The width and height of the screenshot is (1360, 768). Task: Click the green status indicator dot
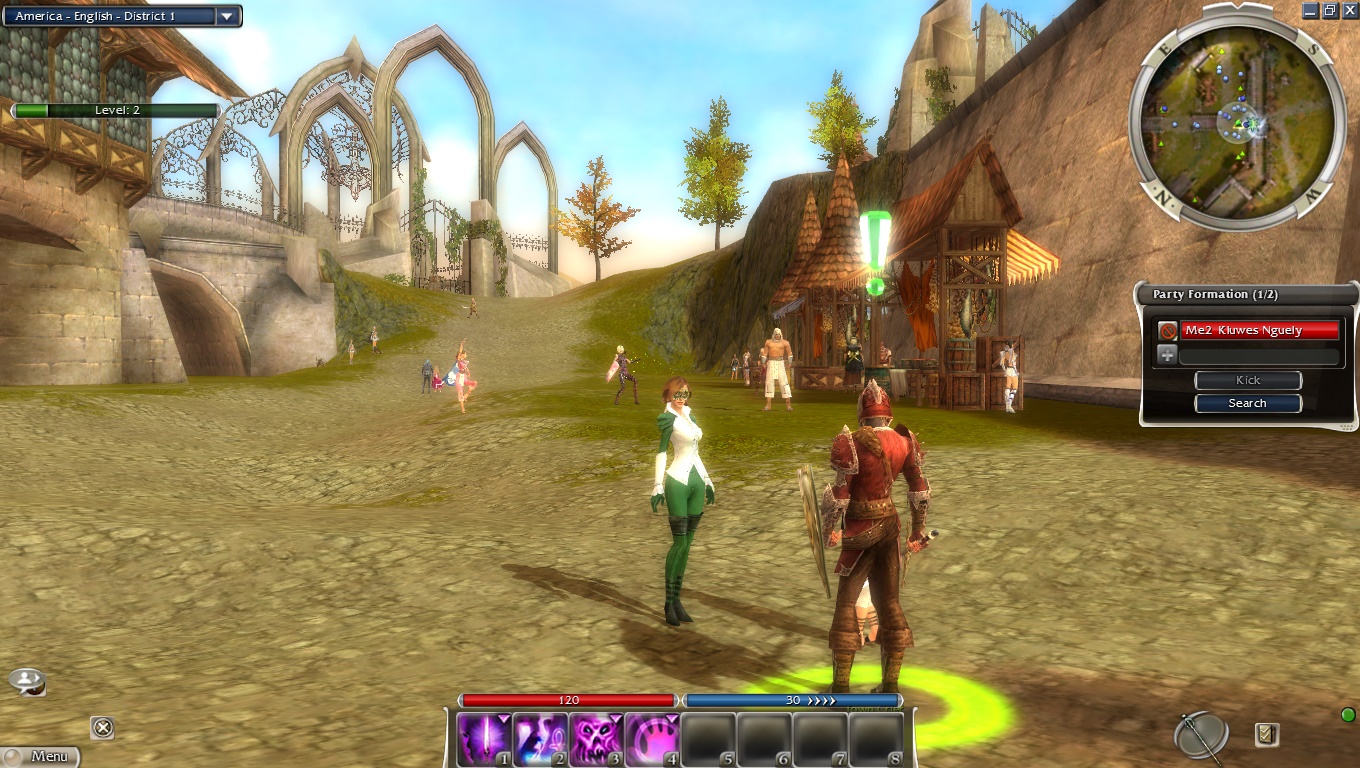(1348, 714)
